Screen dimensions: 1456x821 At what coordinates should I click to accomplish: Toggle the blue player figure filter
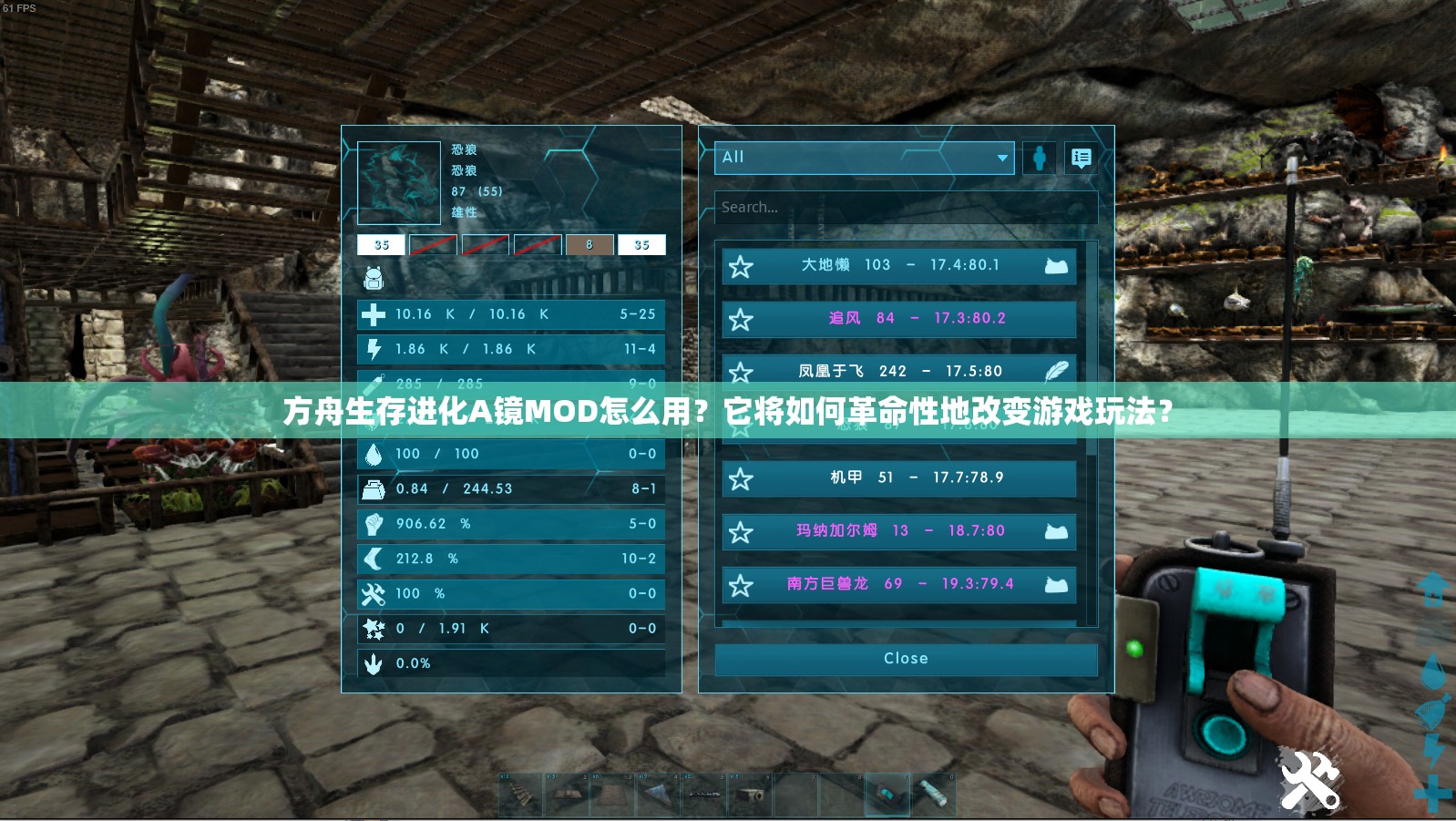[x=1040, y=159]
